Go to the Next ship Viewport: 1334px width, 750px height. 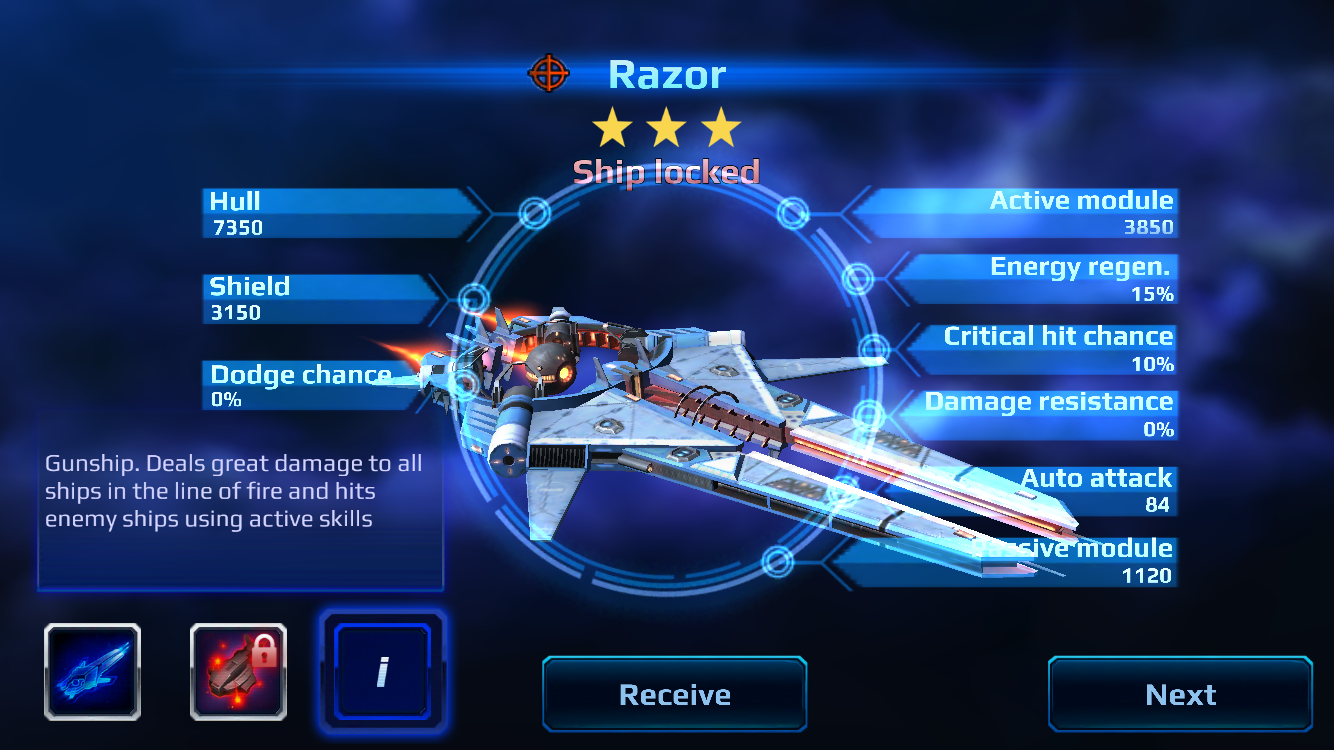(x=1180, y=694)
